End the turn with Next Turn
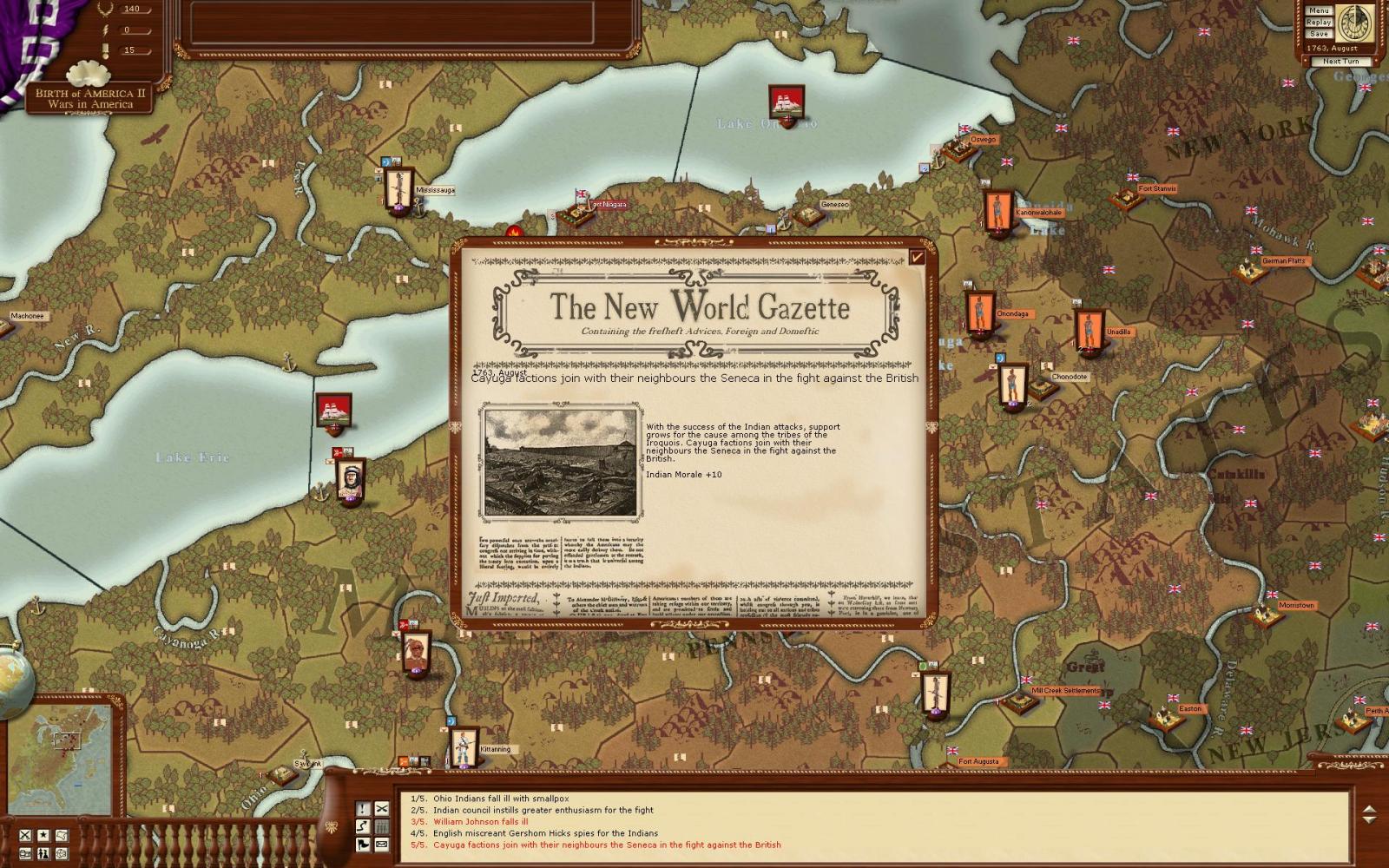 click(x=1341, y=62)
